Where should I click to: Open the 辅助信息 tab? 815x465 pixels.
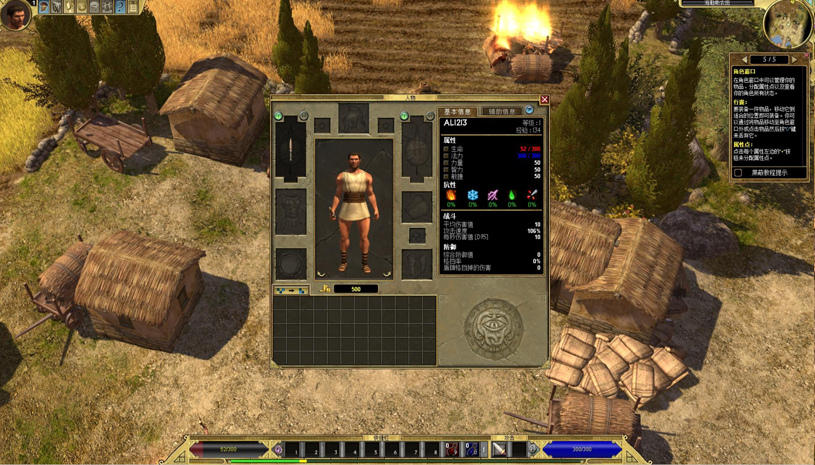501,112
